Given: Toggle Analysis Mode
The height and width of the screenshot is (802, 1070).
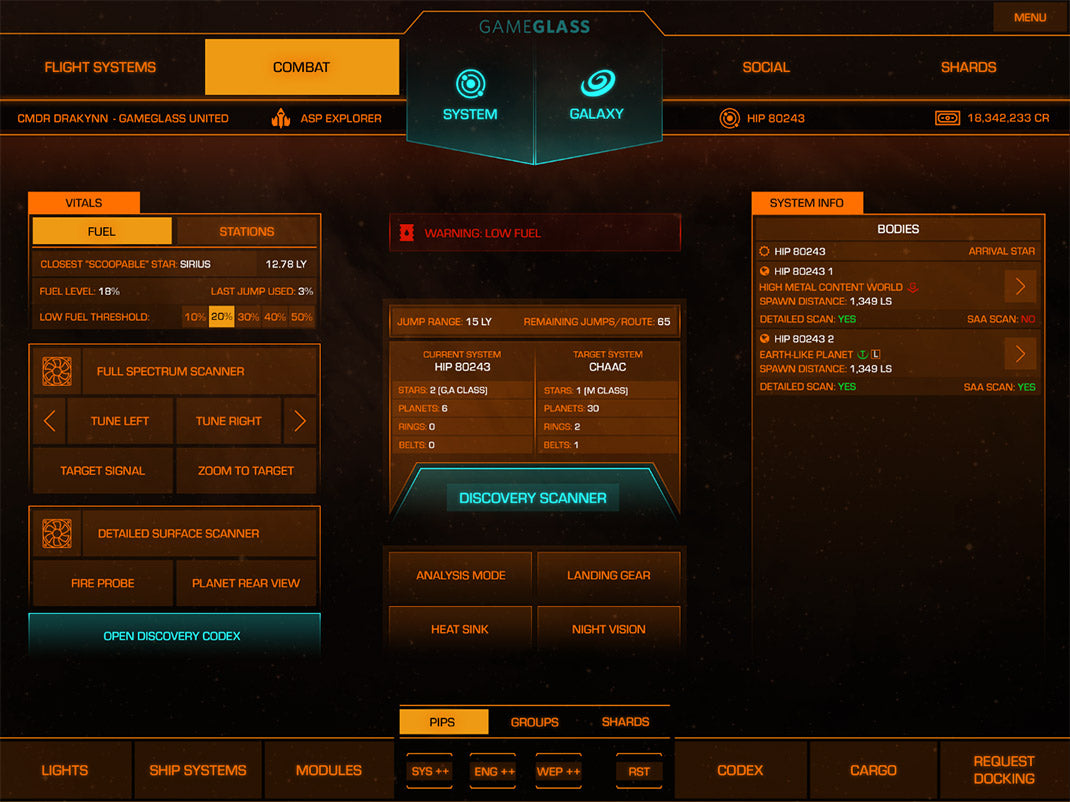Looking at the screenshot, I should point(460,575).
